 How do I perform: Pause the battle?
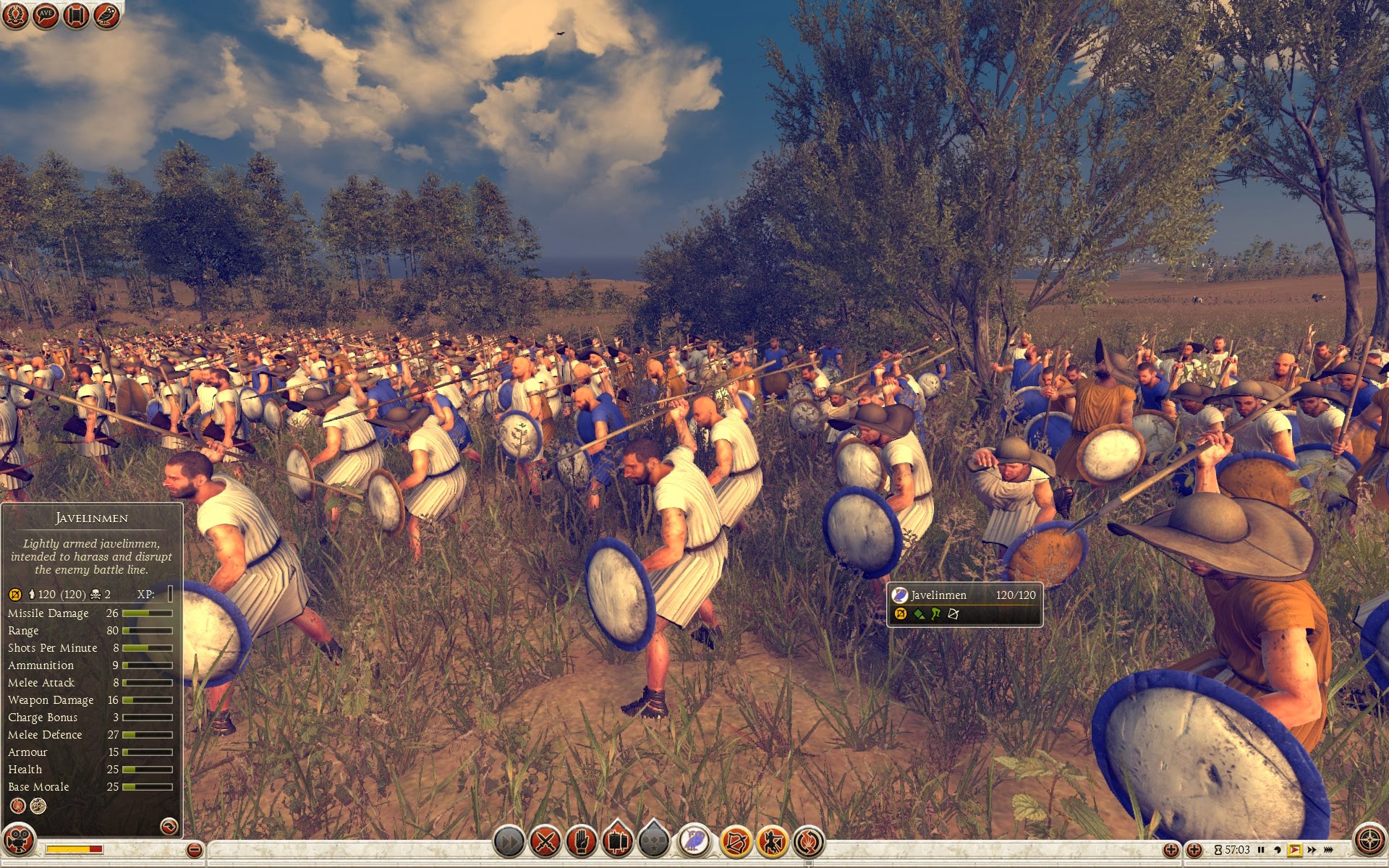click(x=1261, y=850)
